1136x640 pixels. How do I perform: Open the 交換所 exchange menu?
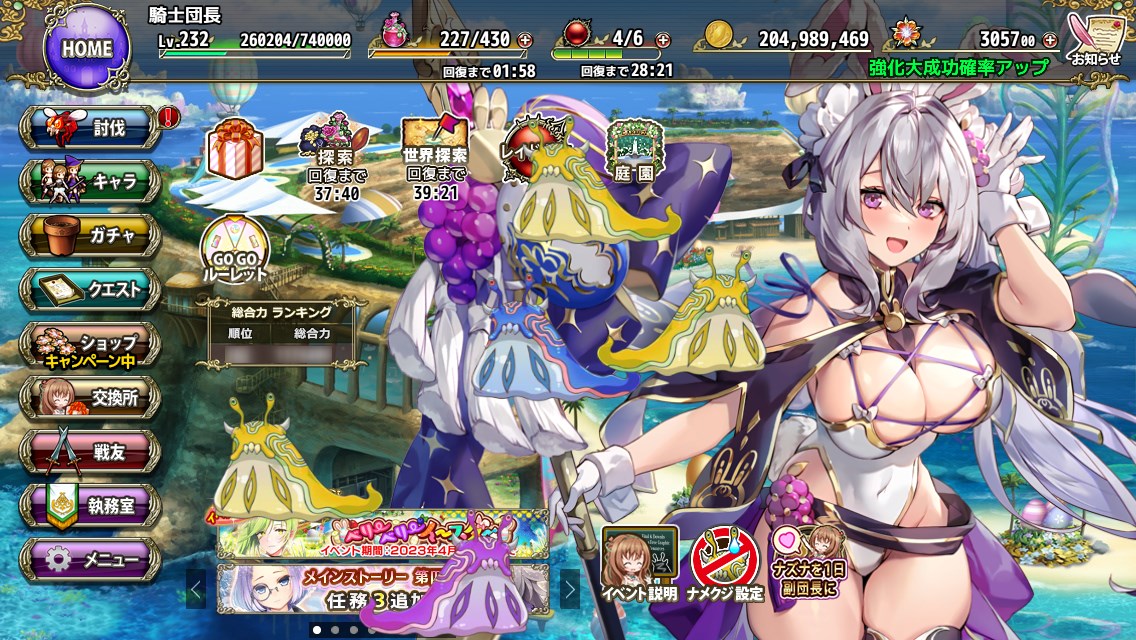click(x=90, y=398)
